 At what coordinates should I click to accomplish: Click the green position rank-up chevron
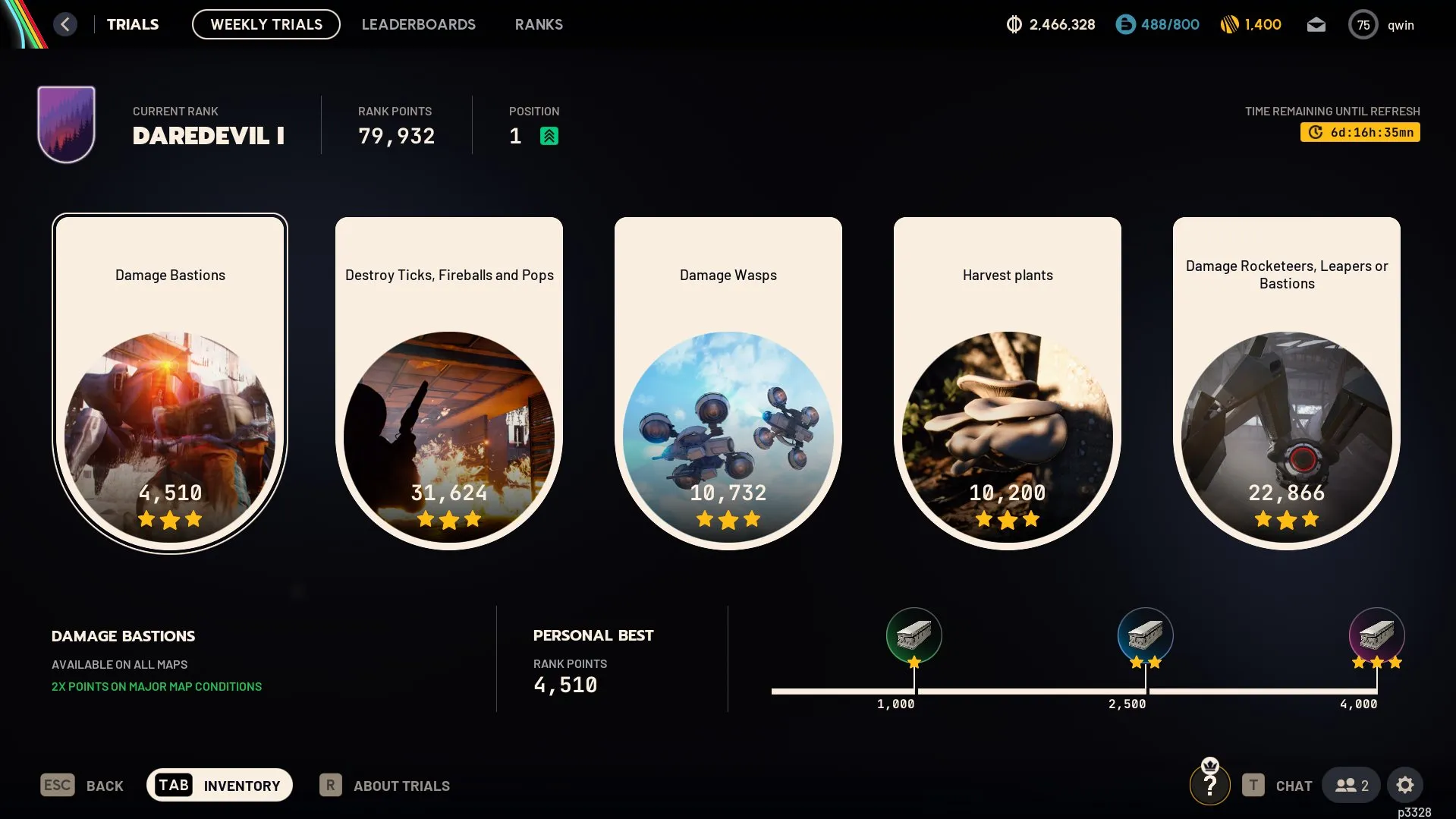click(550, 136)
